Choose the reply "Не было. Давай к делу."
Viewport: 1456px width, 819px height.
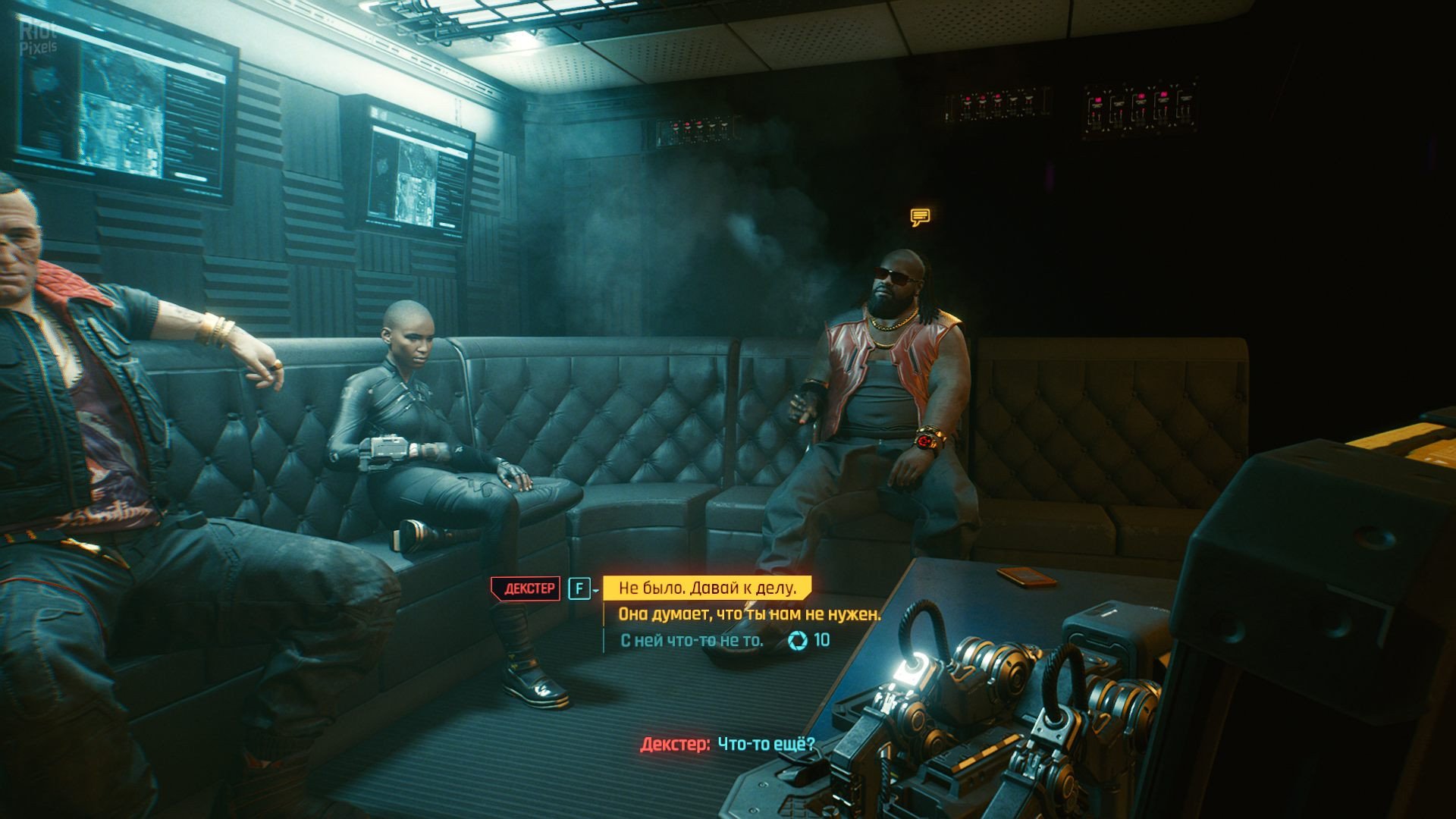point(707,588)
